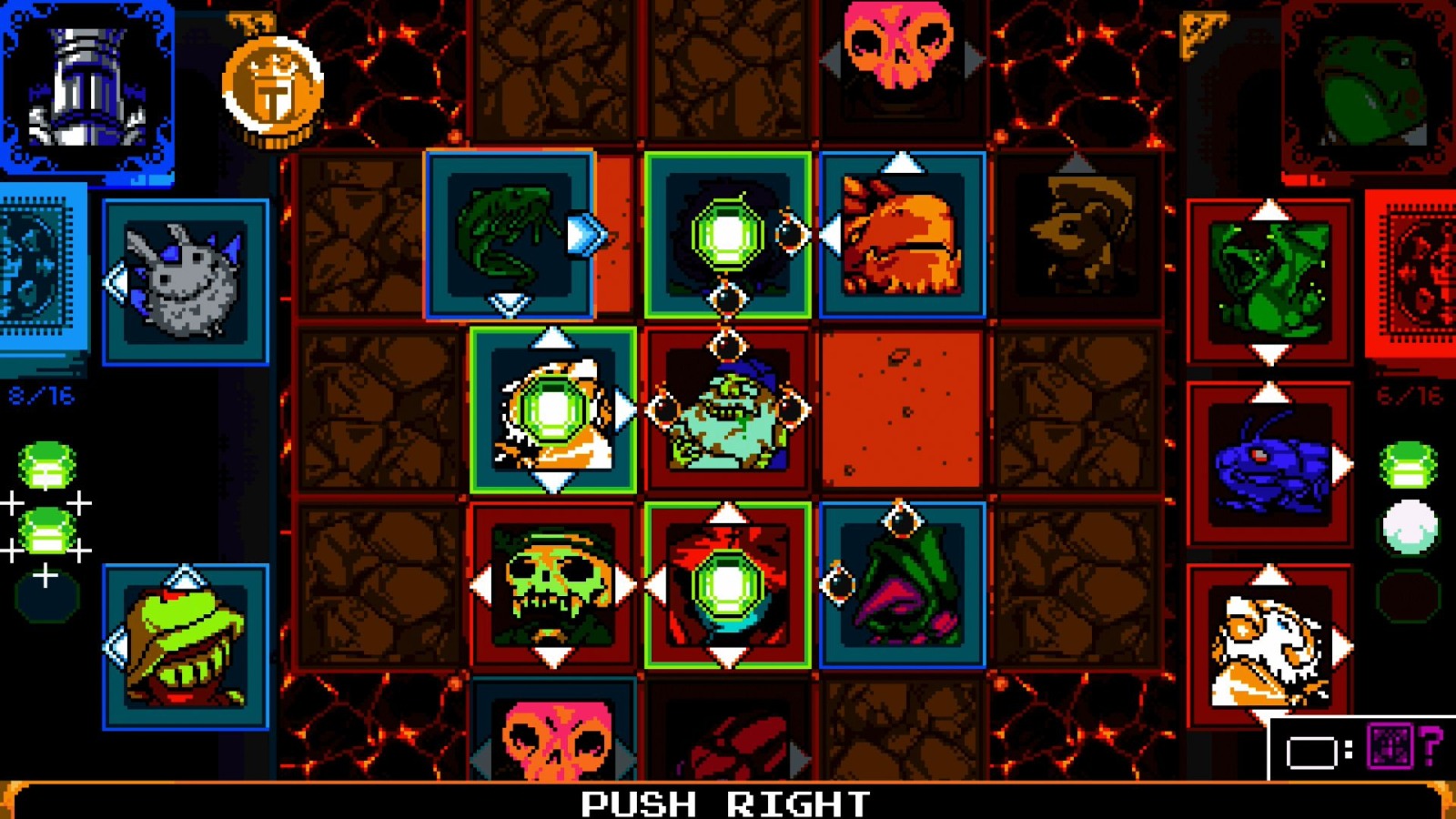Click the PUSH RIGHT banner
The image size is (1456, 819).
728,801
